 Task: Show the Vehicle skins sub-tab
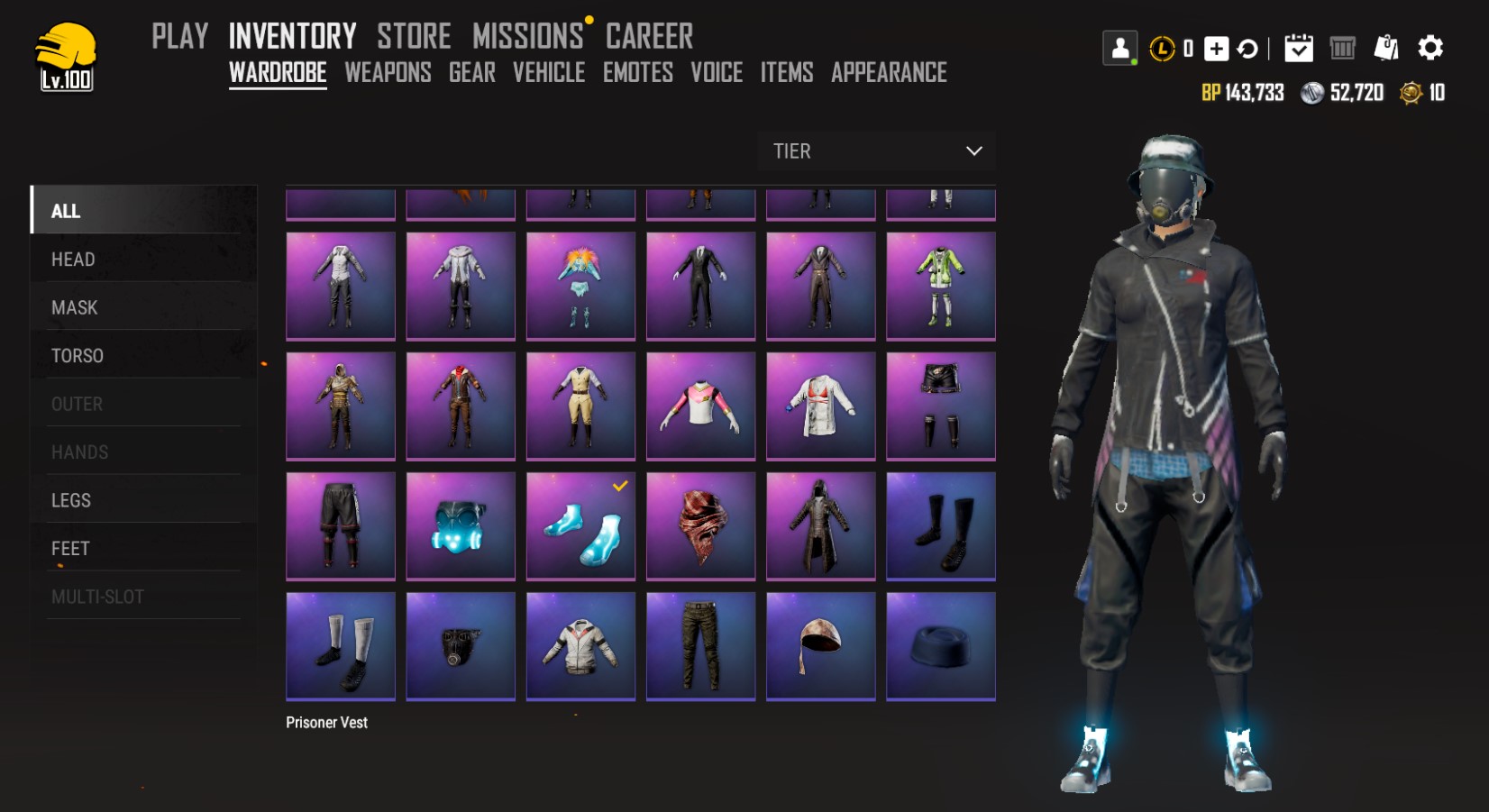pos(549,73)
